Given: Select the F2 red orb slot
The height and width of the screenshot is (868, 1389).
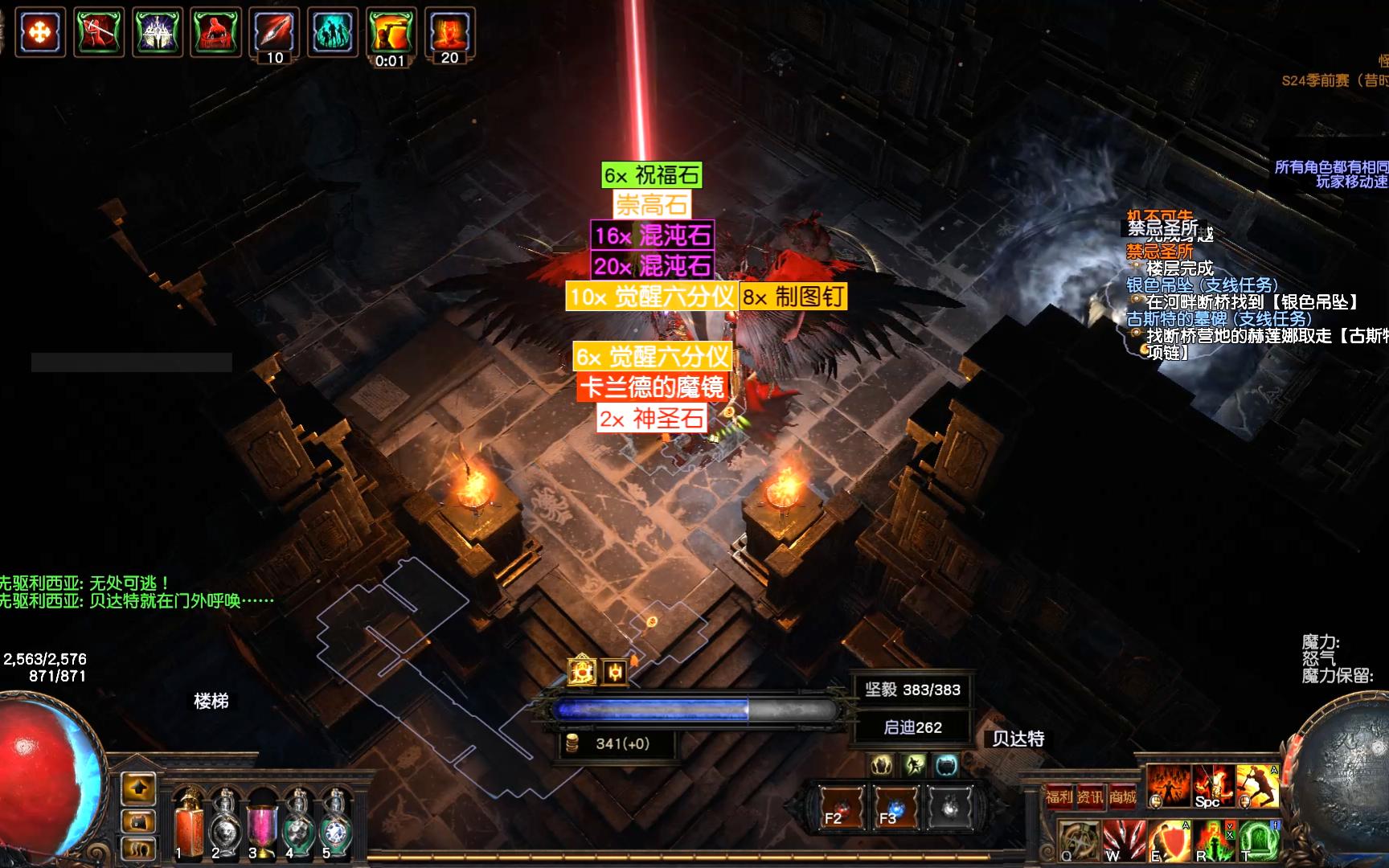Looking at the screenshot, I should pyautogui.click(x=842, y=806).
